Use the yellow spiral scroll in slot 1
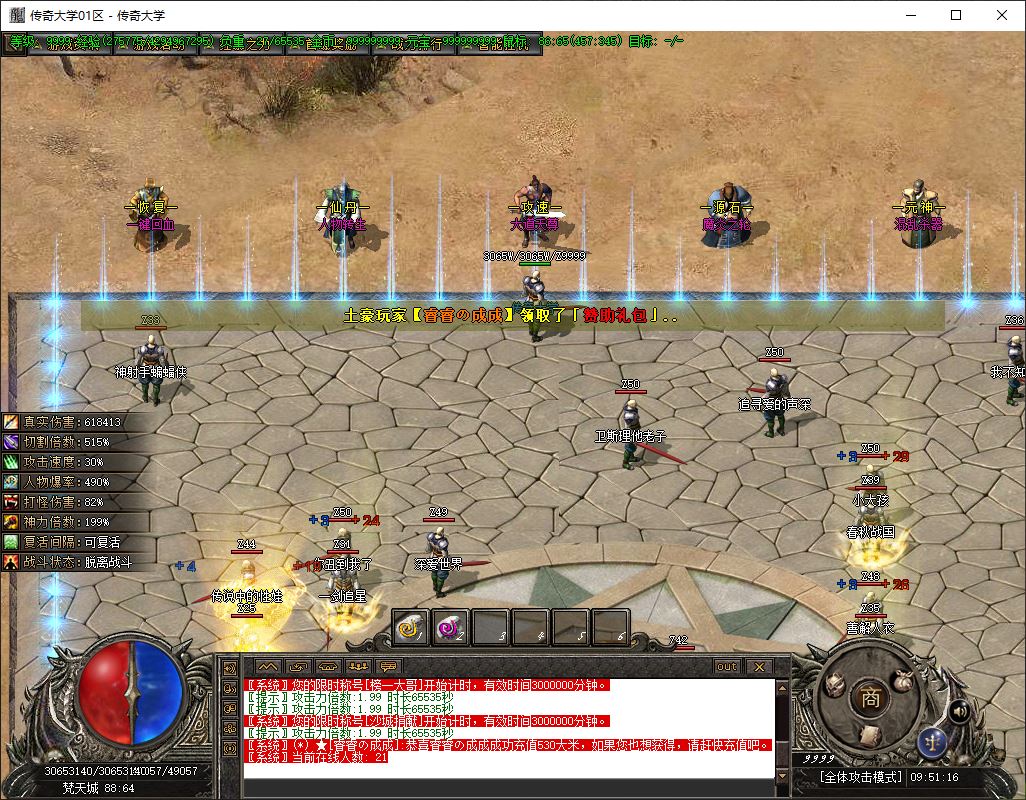This screenshot has width=1026, height=800. coord(410,627)
